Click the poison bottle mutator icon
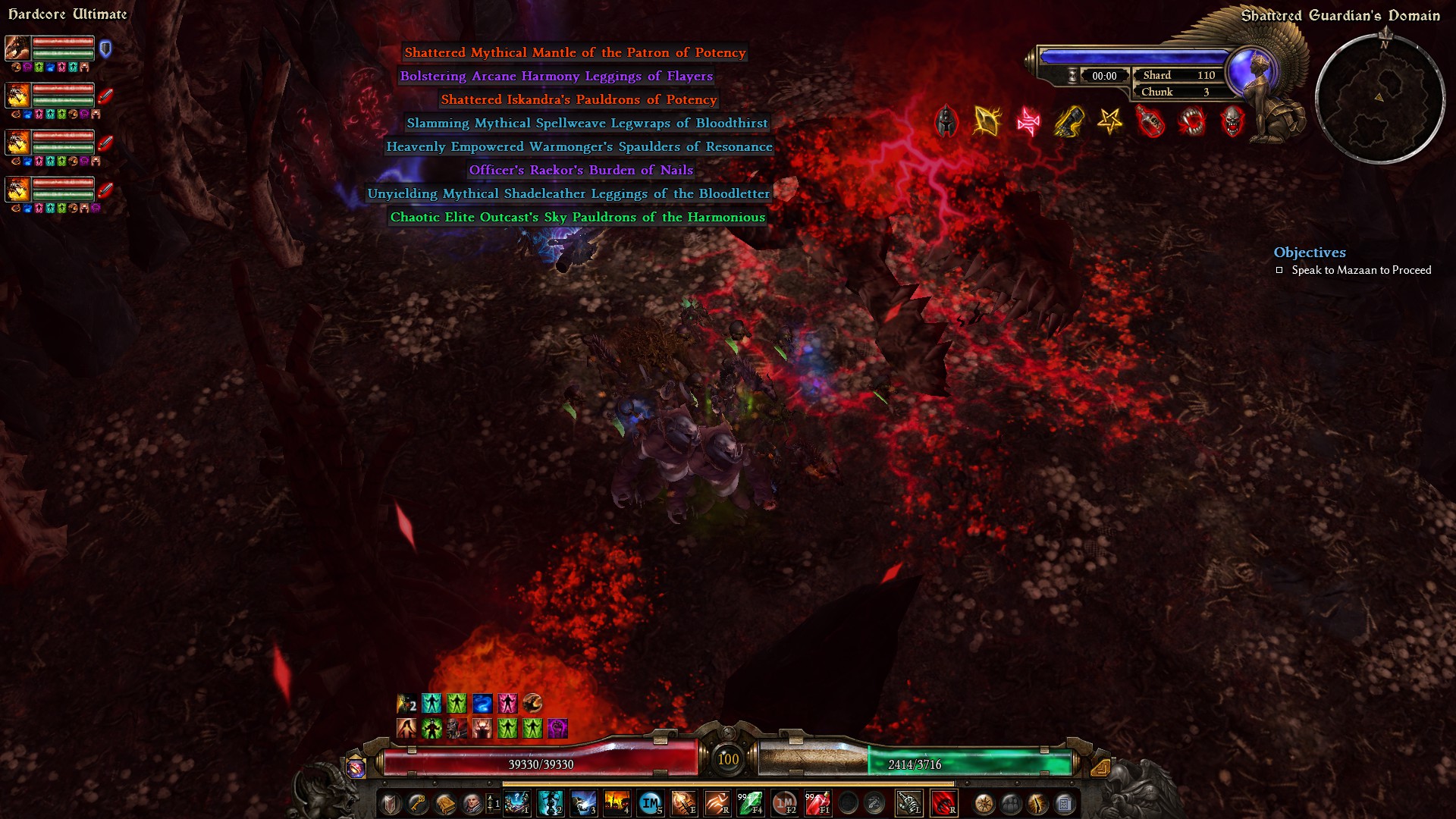1456x819 pixels. pos(1150,121)
